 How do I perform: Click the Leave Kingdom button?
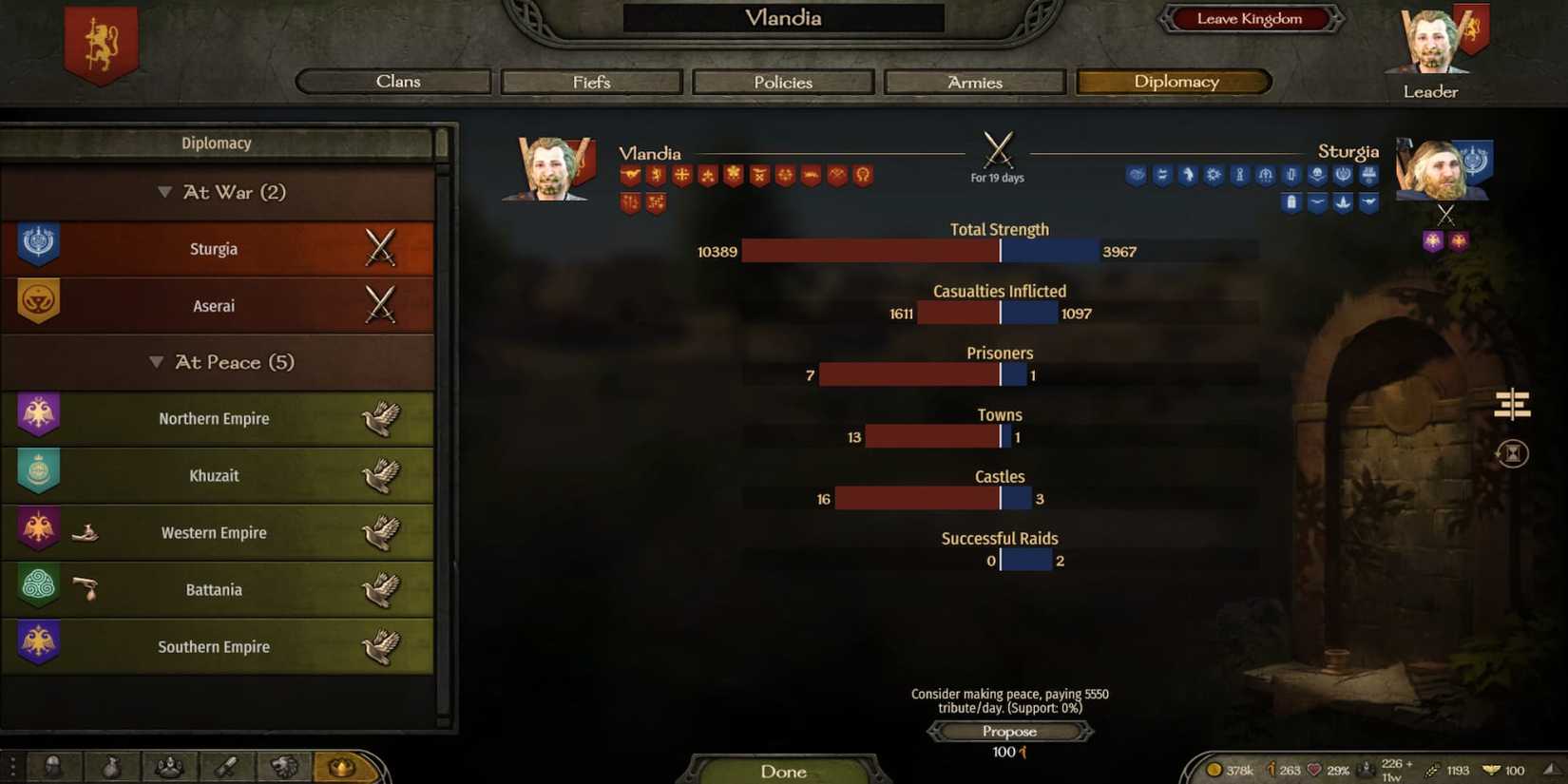coord(1250,18)
